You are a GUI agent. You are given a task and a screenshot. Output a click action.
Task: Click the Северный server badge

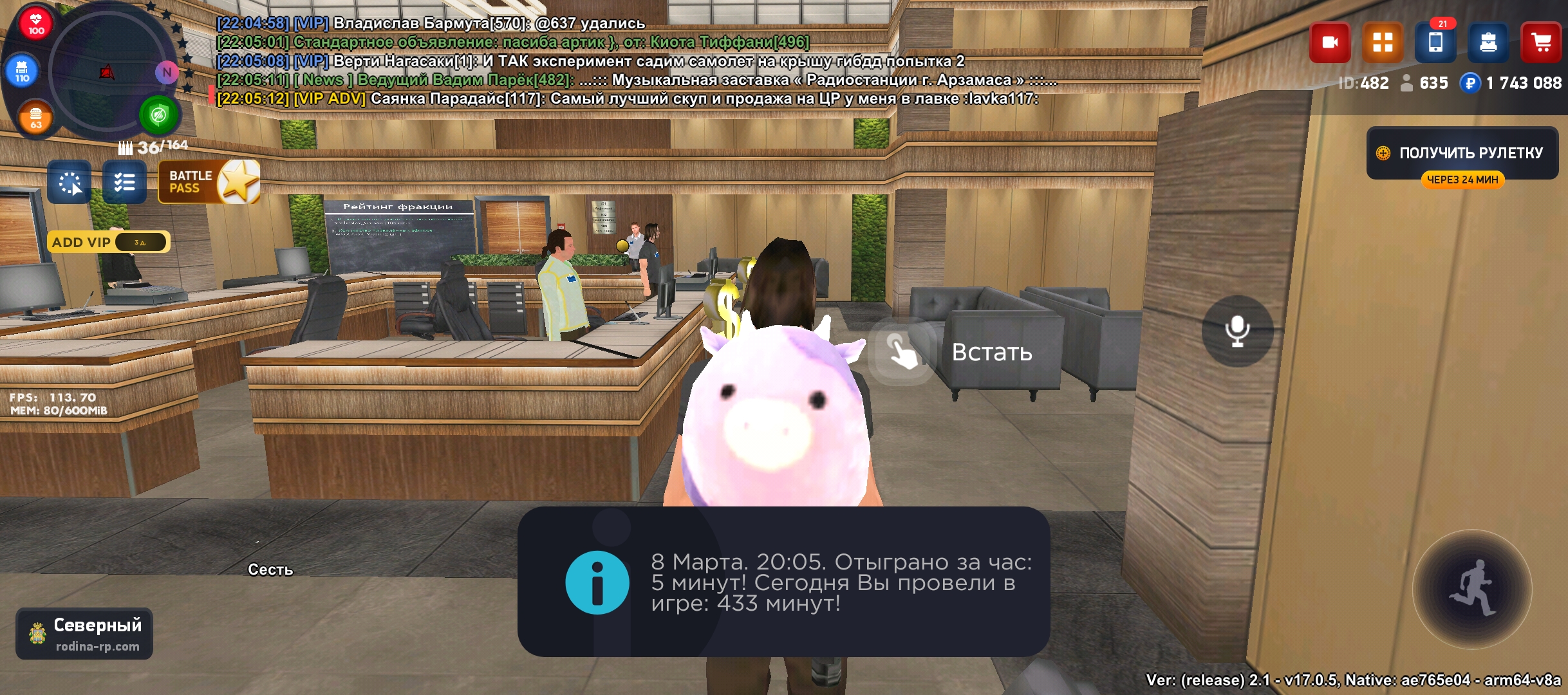coord(84,634)
